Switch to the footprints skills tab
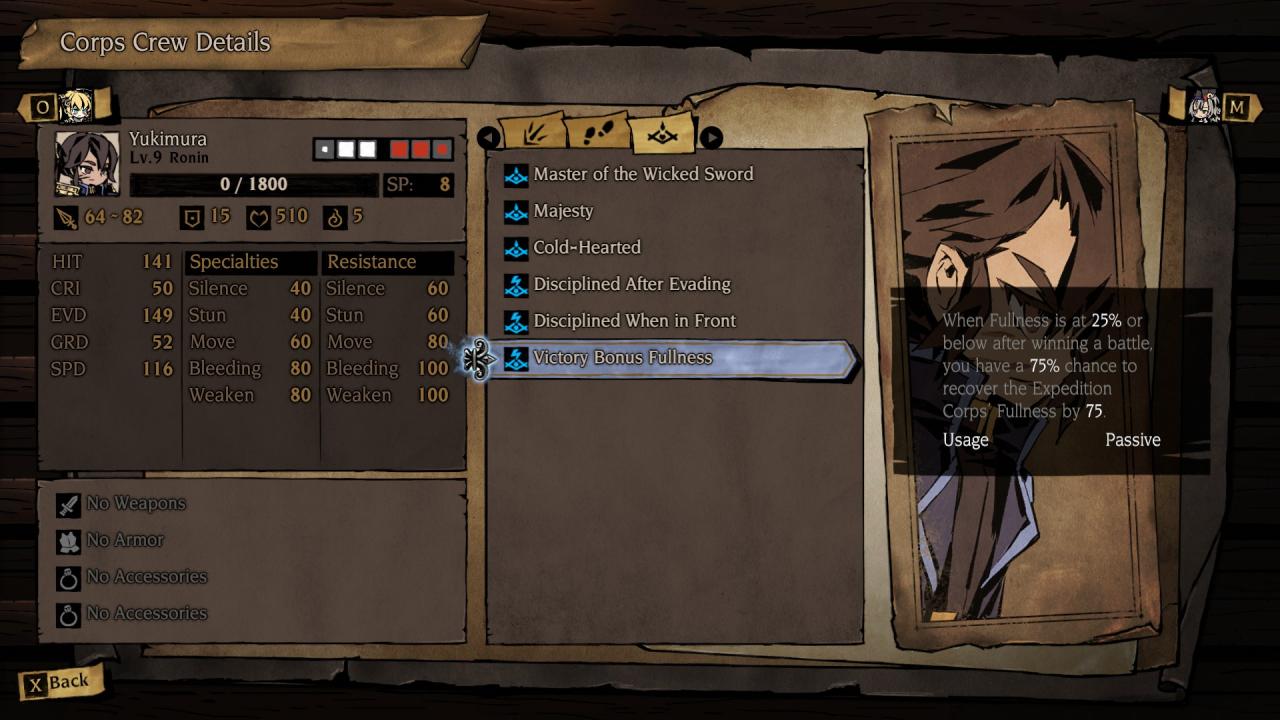The height and width of the screenshot is (720, 1280). tap(598, 133)
